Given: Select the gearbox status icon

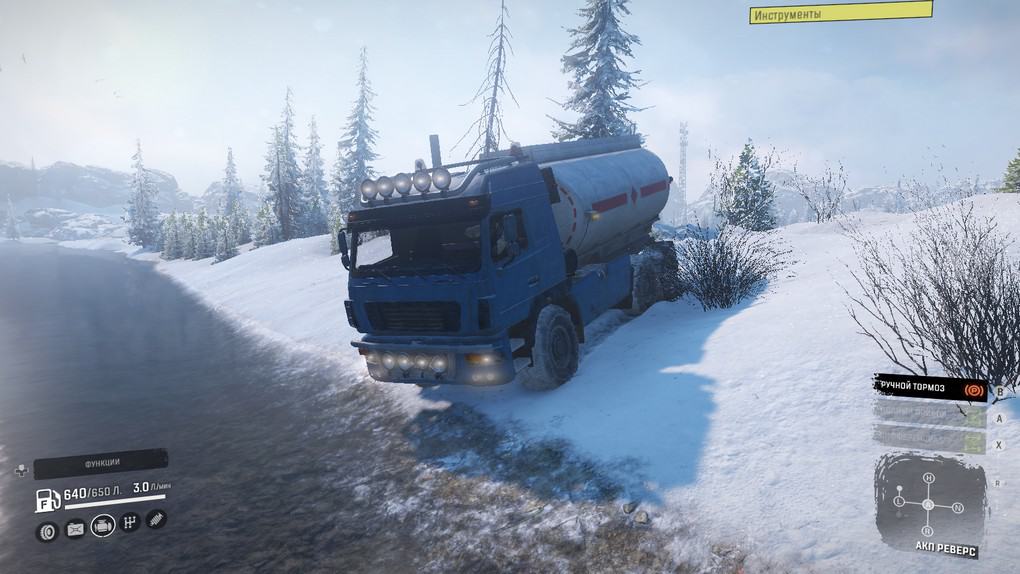Looking at the screenshot, I should tap(130, 522).
